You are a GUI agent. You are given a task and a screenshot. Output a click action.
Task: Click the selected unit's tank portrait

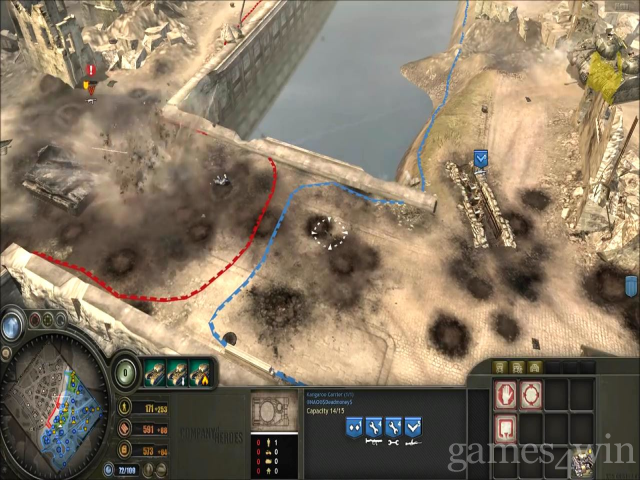(272, 411)
